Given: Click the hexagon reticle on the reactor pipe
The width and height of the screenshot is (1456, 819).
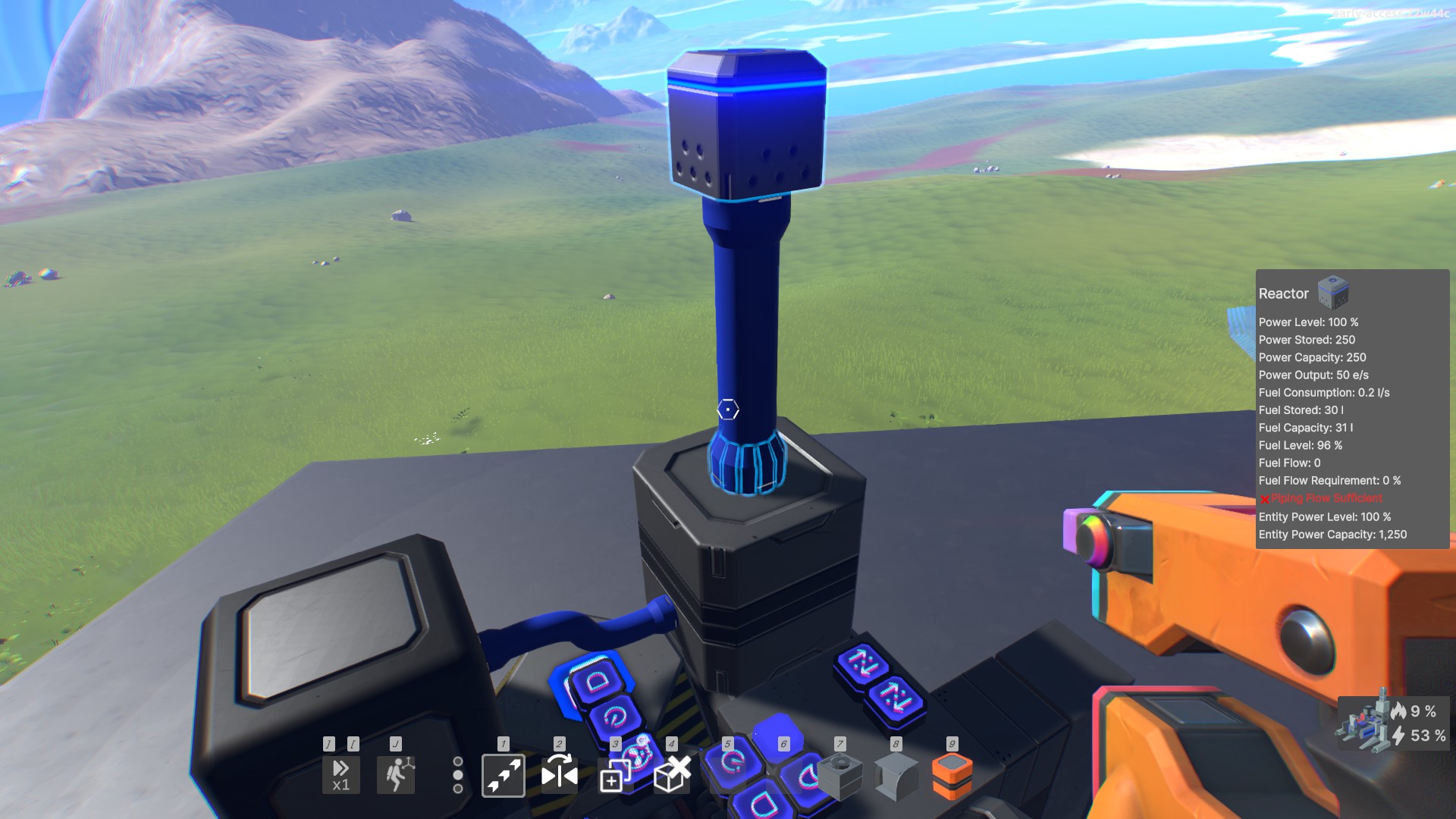Looking at the screenshot, I should coord(726,409).
